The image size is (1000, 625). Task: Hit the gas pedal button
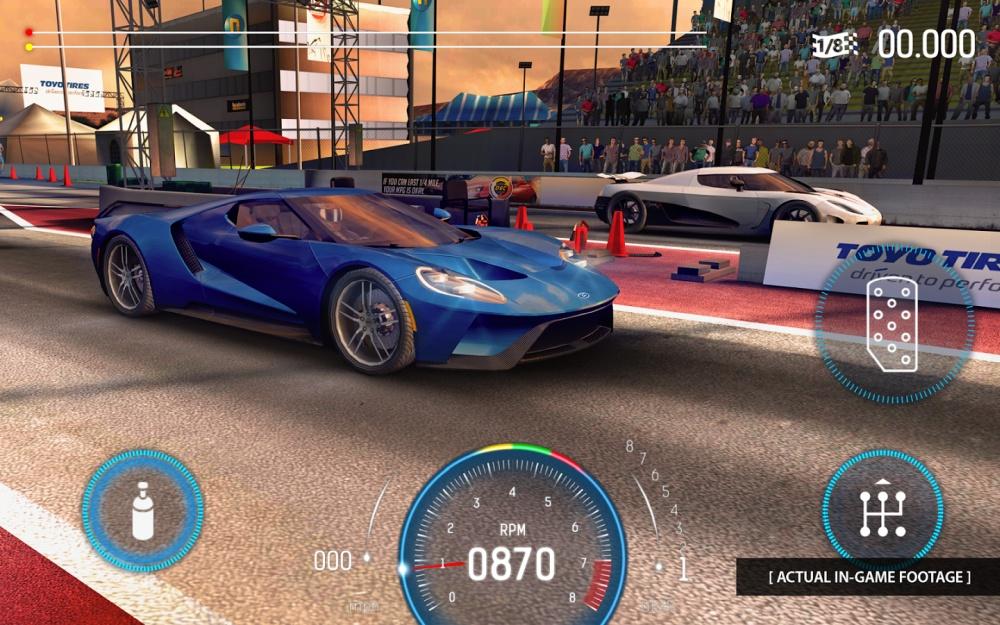click(892, 323)
